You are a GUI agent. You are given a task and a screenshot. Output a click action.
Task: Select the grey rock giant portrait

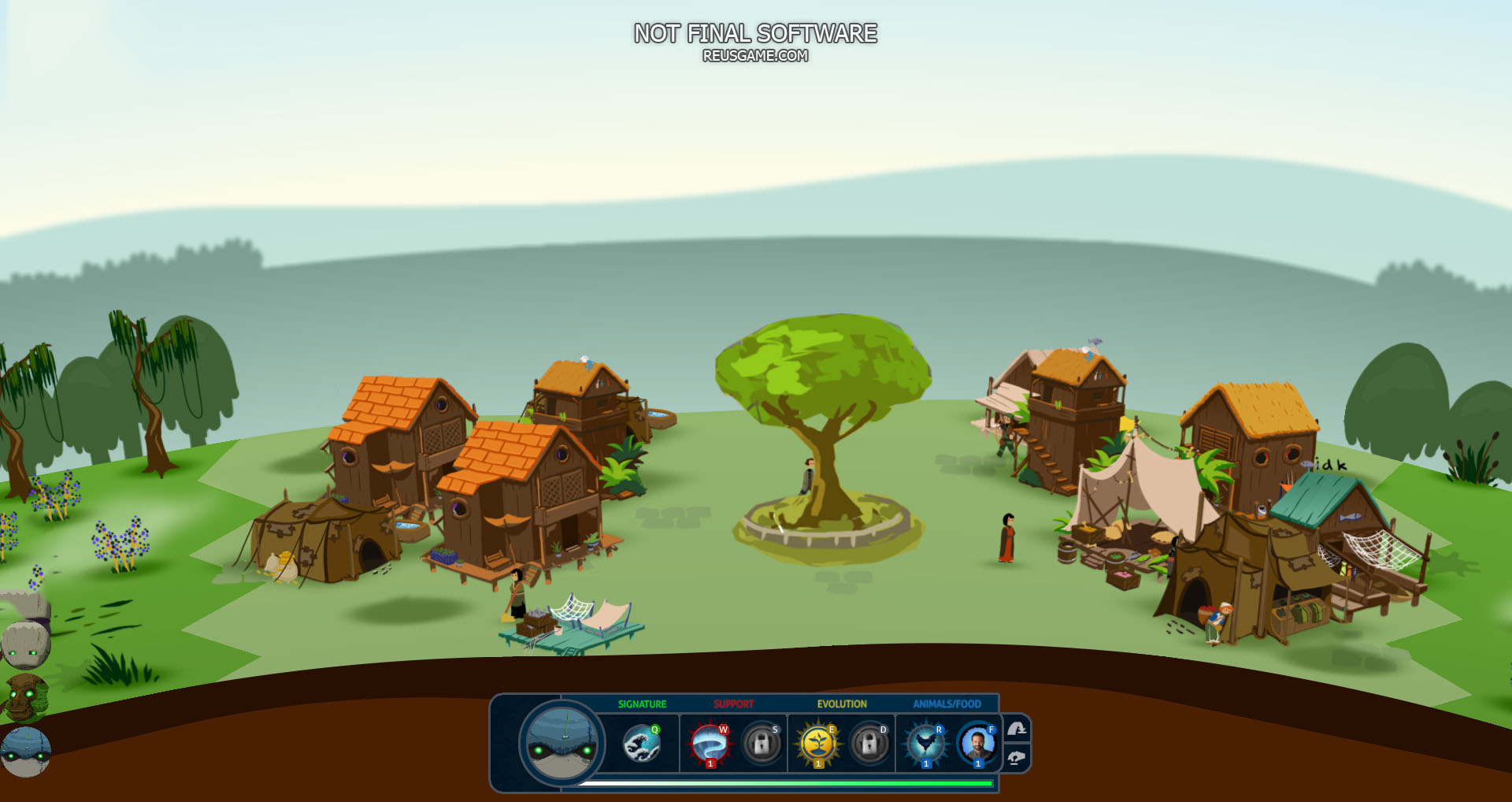26,644
